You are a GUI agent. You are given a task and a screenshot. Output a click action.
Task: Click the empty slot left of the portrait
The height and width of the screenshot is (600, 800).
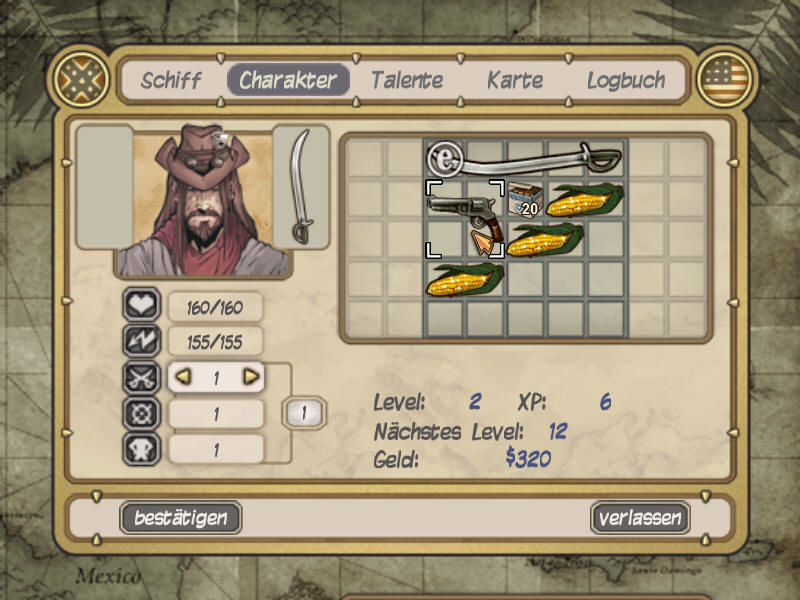point(104,187)
